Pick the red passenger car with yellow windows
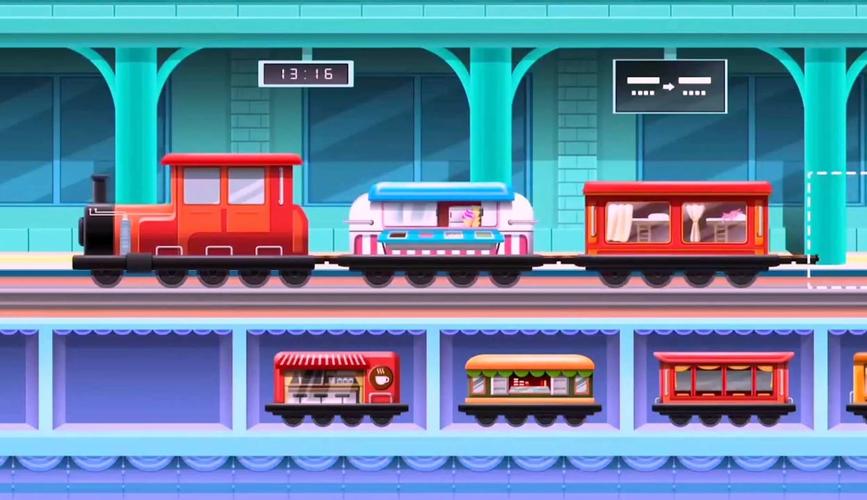Viewport: 867px width, 500px height. (x=723, y=380)
